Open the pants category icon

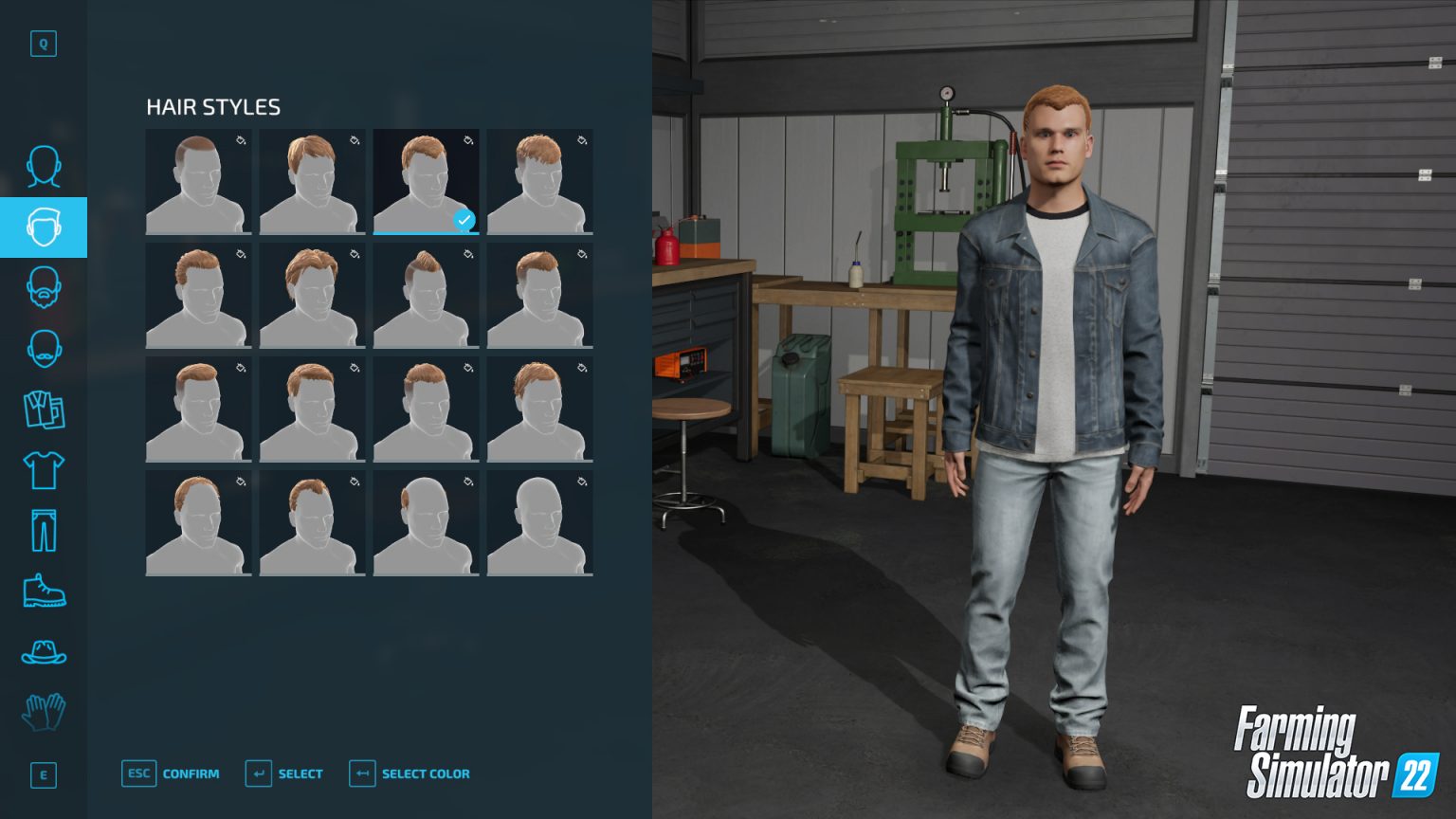coord(43,531)
